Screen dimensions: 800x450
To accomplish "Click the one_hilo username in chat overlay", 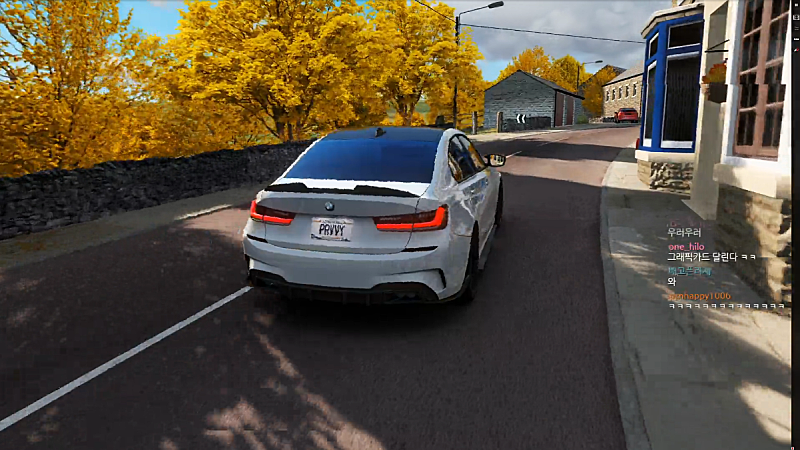I will click(x=686, y=245).
